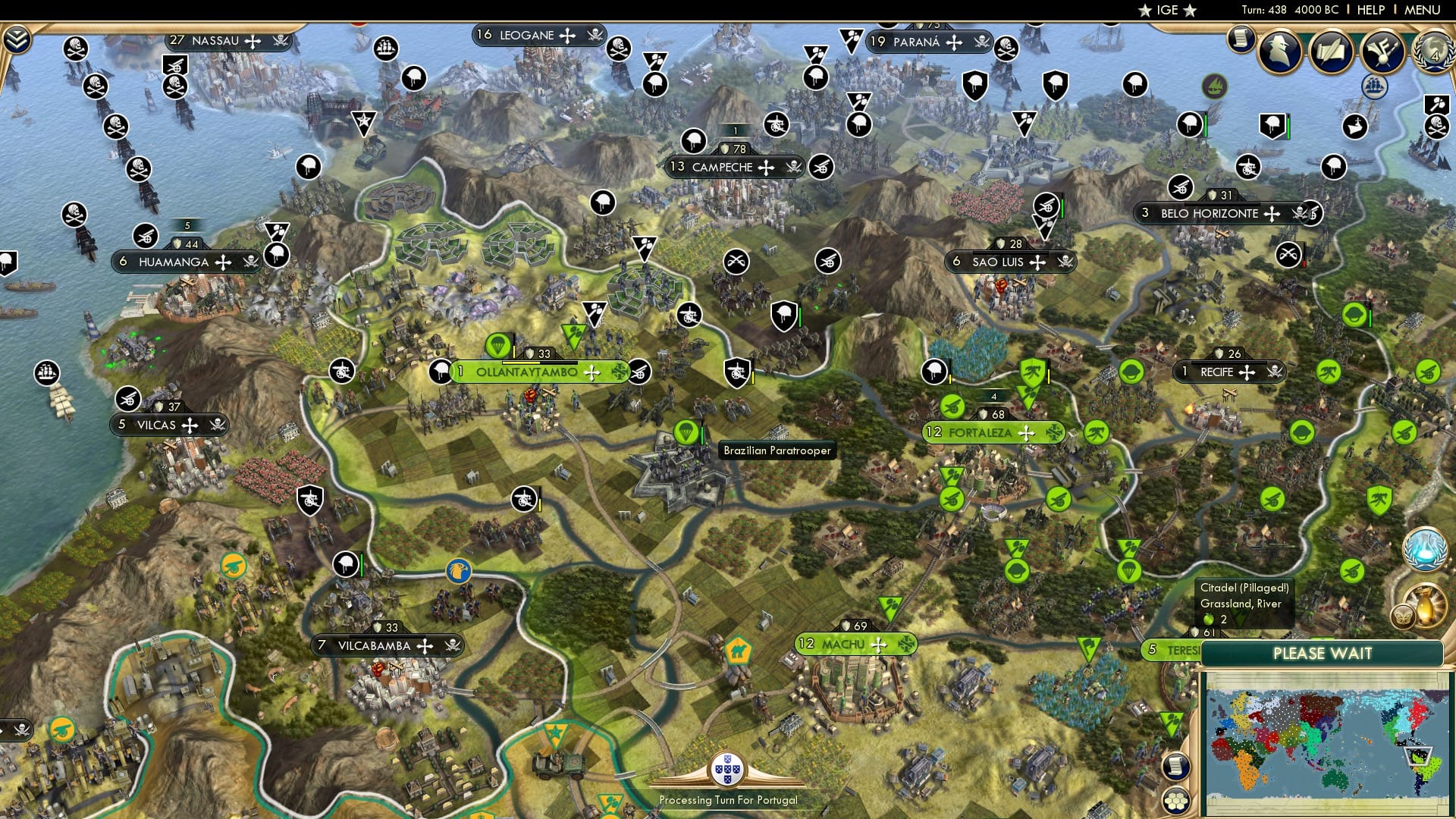Select the blue ship icon on the coast
This screenshot has height=819, width=1456.
click(1374, 87)
